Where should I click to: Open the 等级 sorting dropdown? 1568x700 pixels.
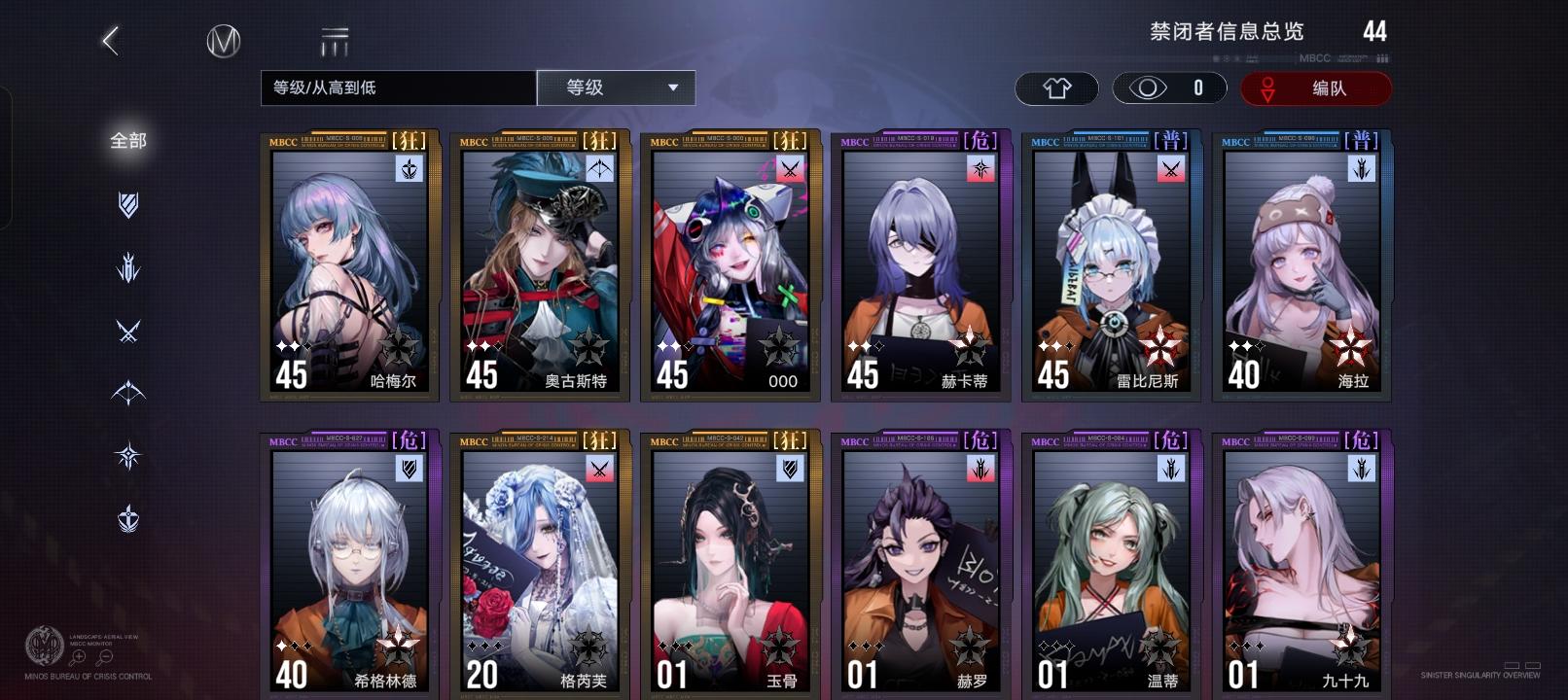tap(616, 87)
